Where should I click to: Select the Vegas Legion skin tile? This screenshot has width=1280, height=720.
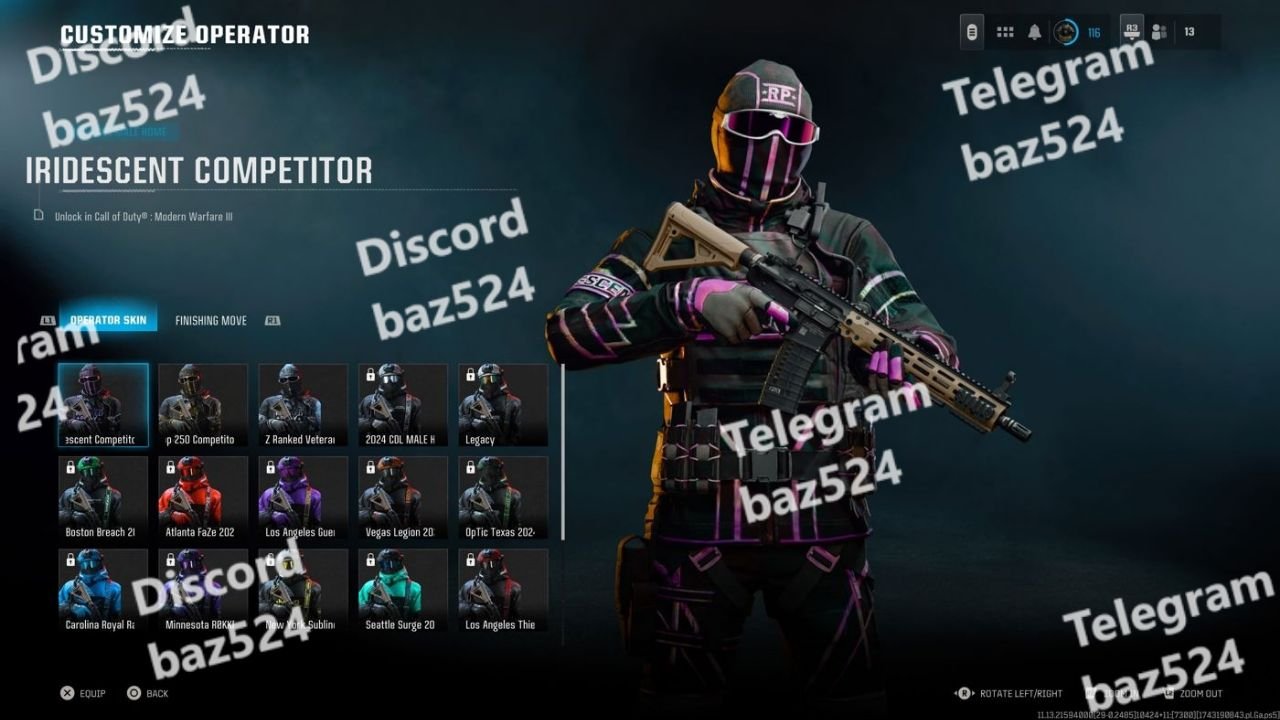click(x=403, y=497)
